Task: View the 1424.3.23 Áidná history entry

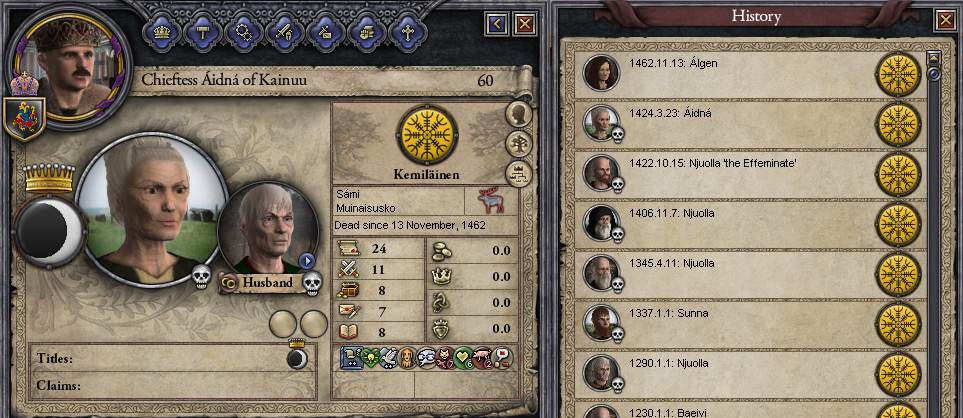Action: 740,123
